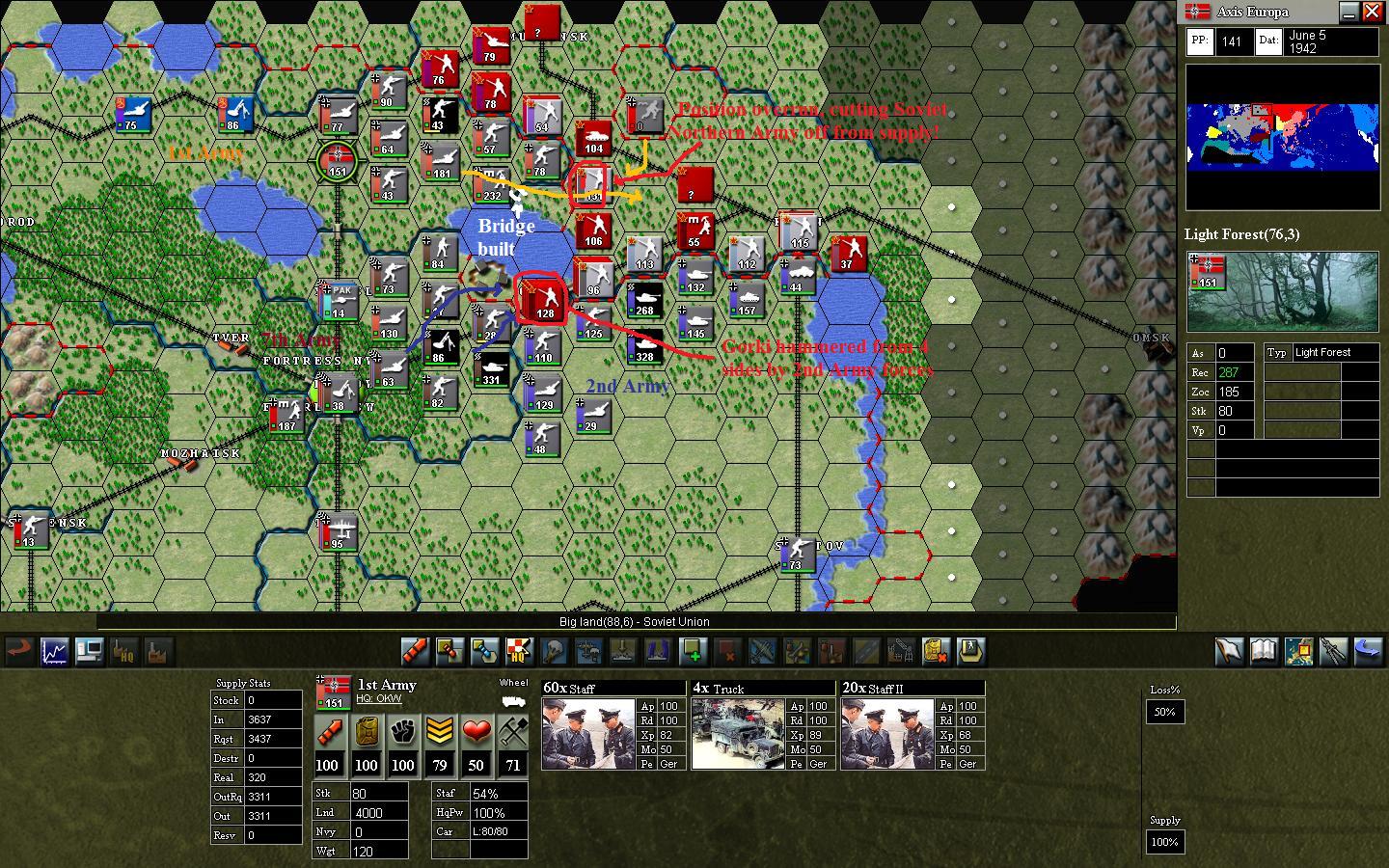Open the Typ field showing Light Forest
Viewport: 1389px width, 868px height.
coord(1278,352)
